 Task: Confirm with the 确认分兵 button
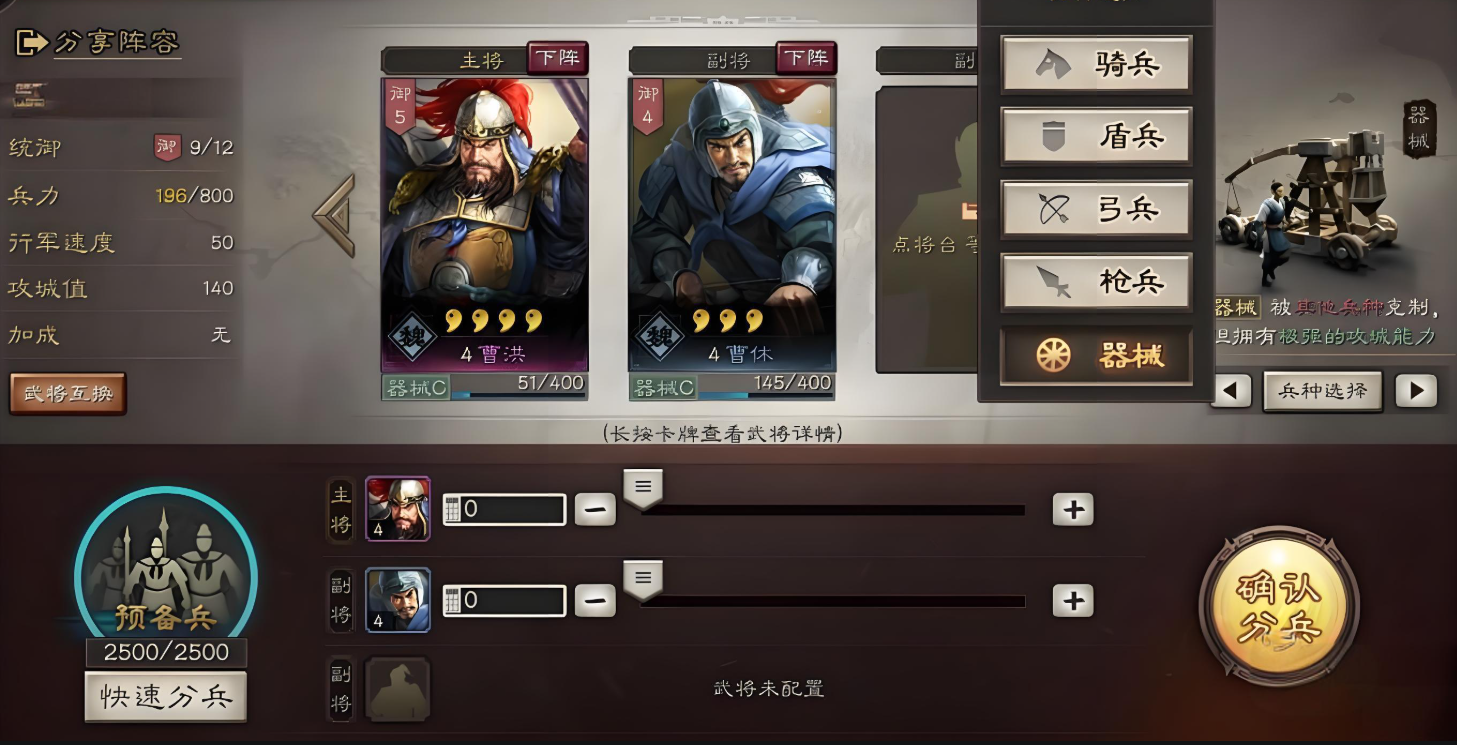pos(1280,604)
